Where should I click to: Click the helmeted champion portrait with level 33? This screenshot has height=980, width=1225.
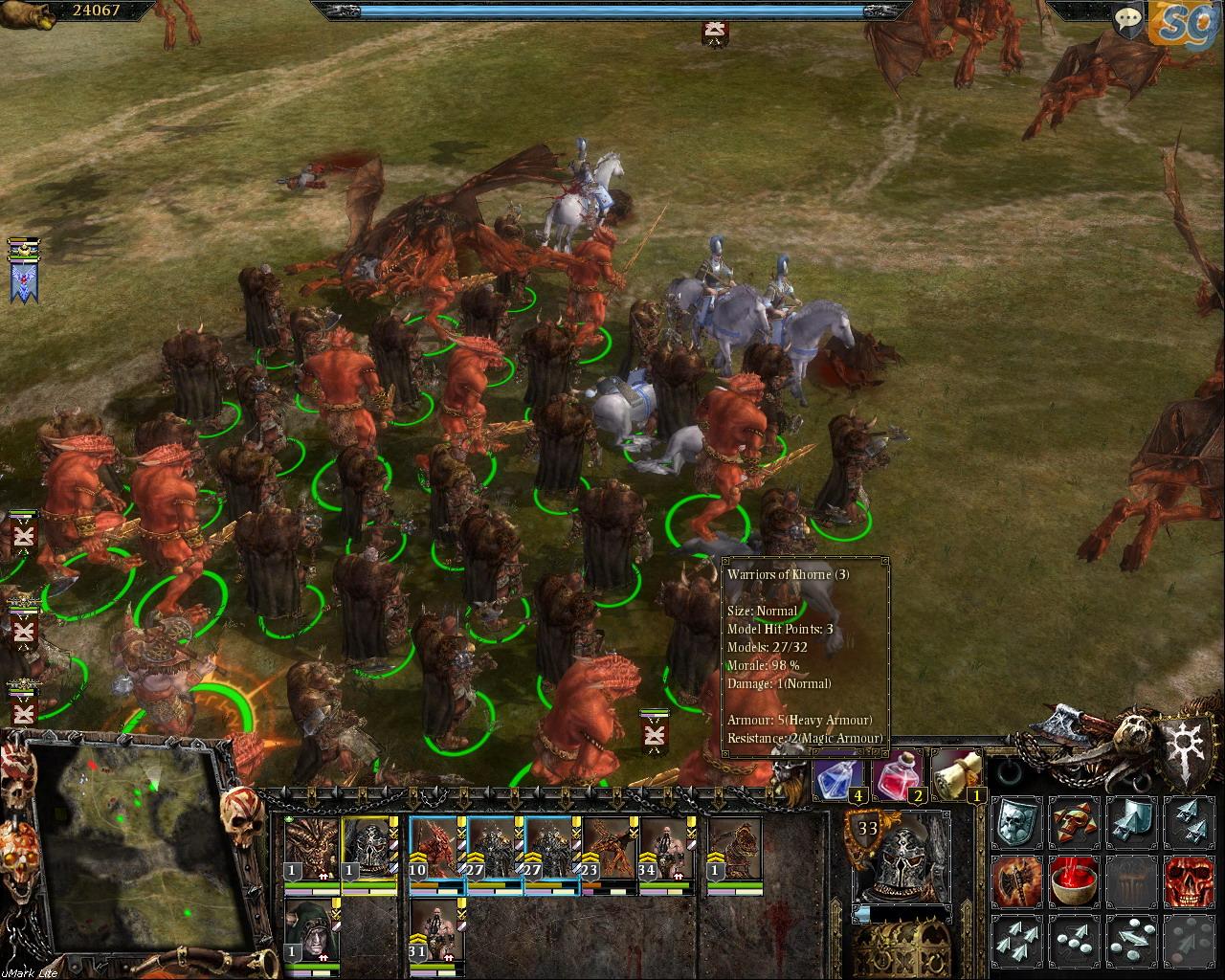[898, 857]
